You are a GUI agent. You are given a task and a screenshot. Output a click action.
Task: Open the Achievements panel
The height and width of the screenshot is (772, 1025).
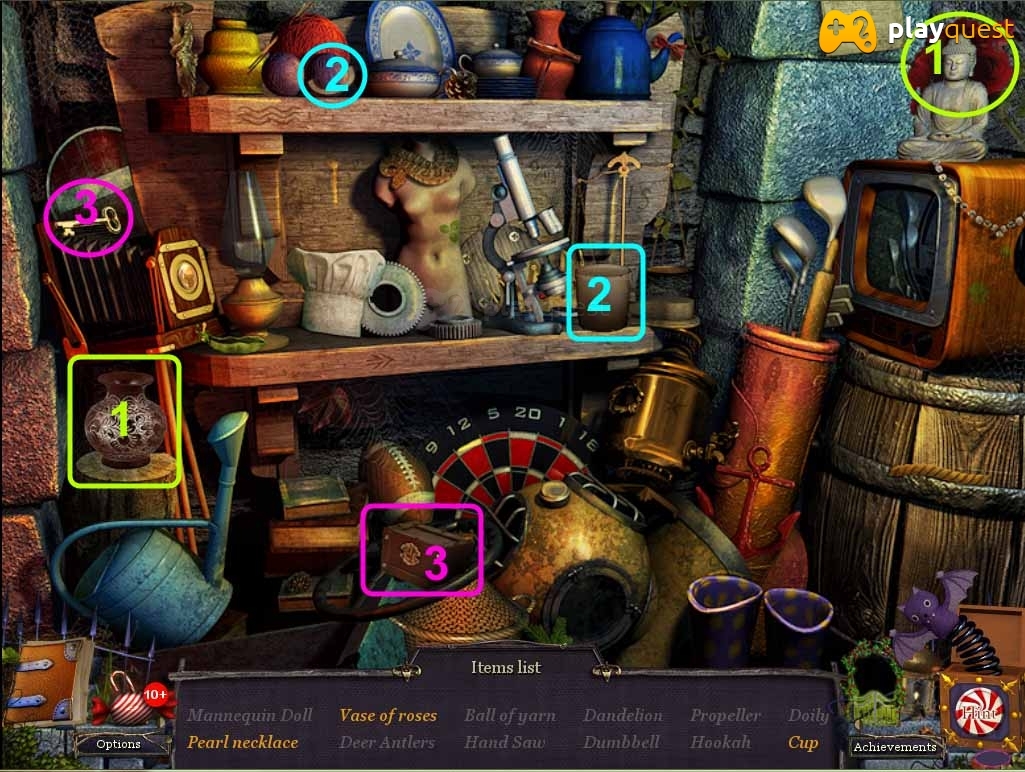click(896, 746)
